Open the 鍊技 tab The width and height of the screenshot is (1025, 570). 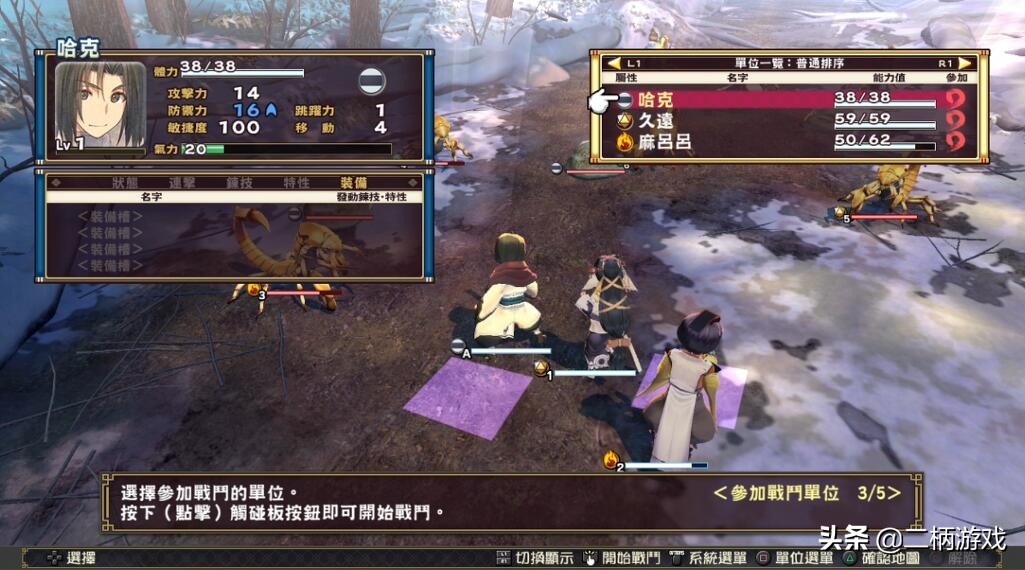coord(240,183)
